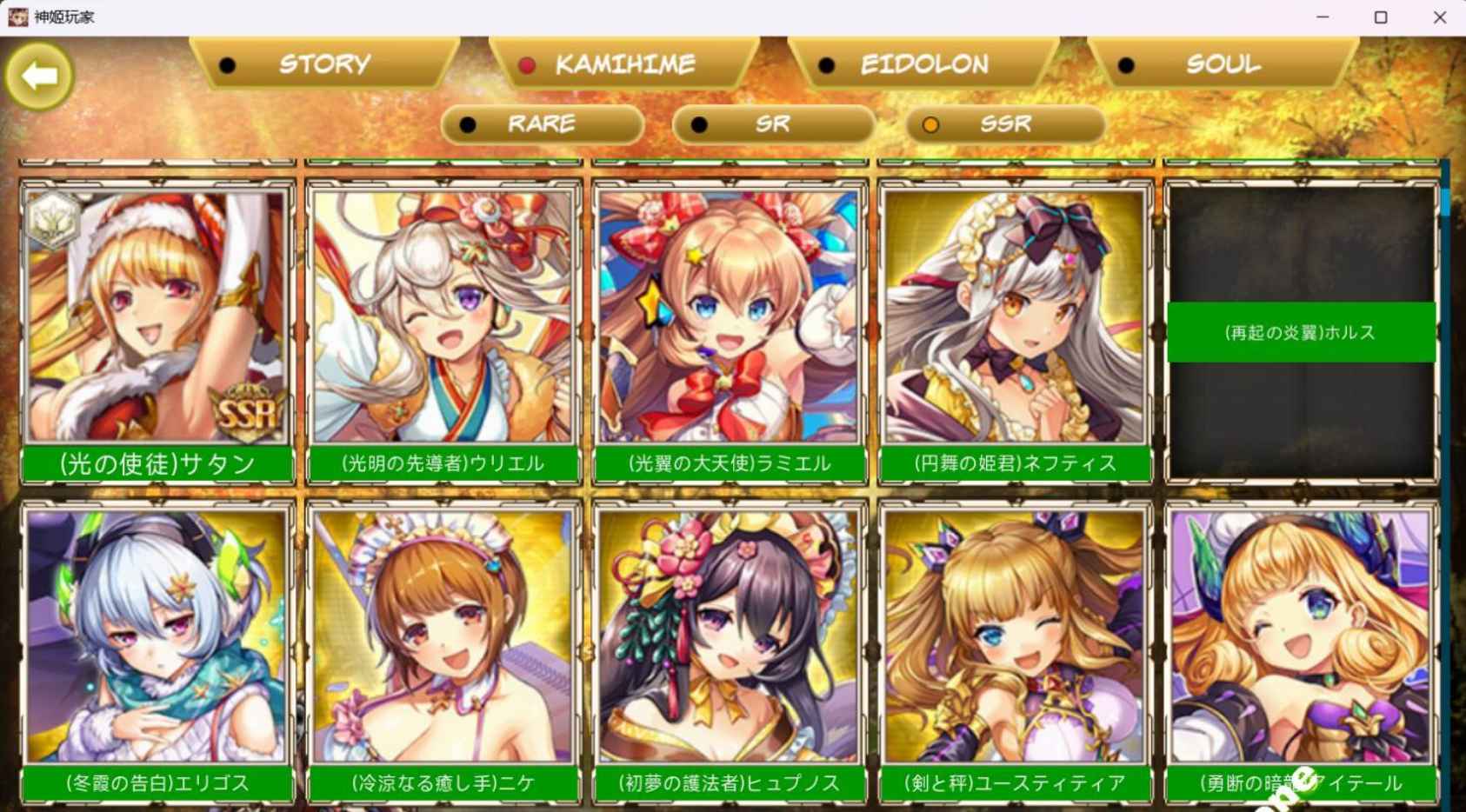1466x812 pixels.
Task: Switch to the SOUL tab
Action: (x=1221, y=63)
